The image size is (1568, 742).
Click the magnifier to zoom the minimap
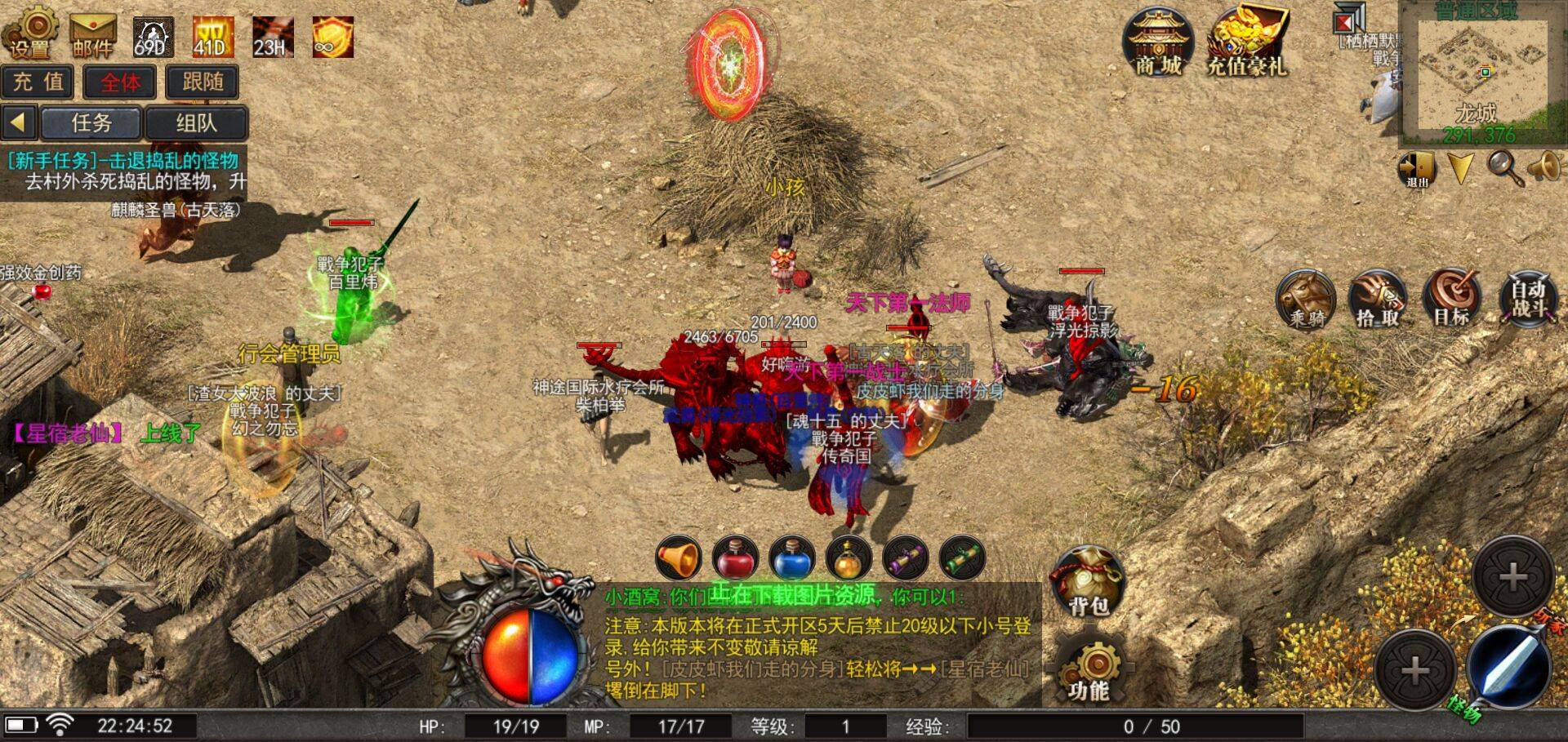click(x=1503, y=167)
